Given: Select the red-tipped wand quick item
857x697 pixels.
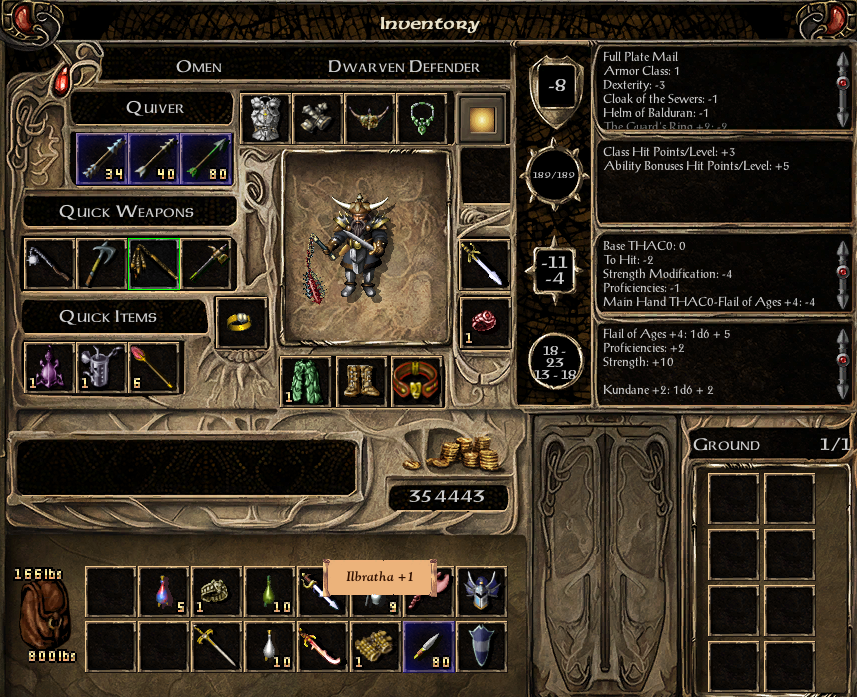Looking at the screenshot, I should [154, 367].
